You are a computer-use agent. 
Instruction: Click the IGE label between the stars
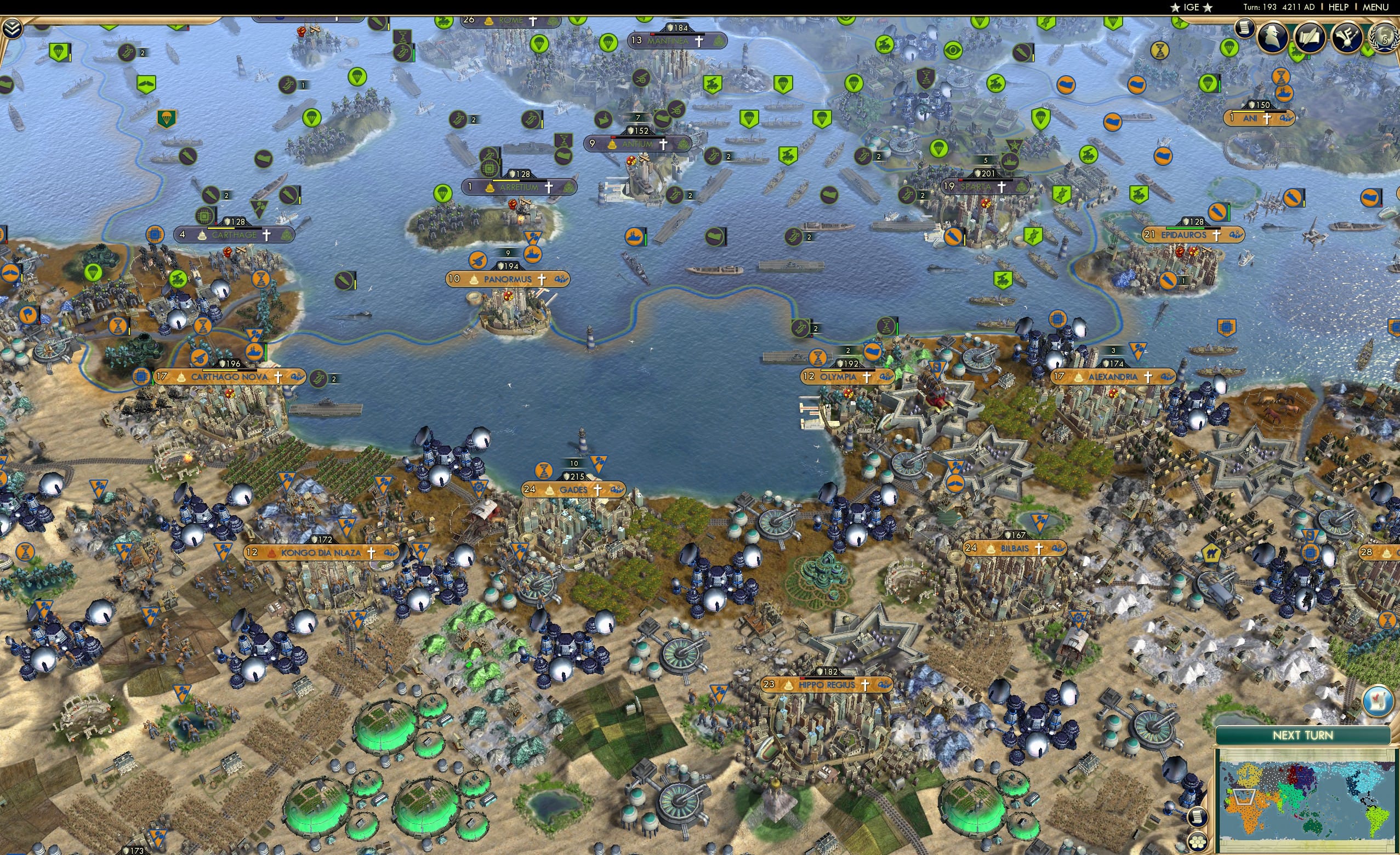coord(1192,7)
